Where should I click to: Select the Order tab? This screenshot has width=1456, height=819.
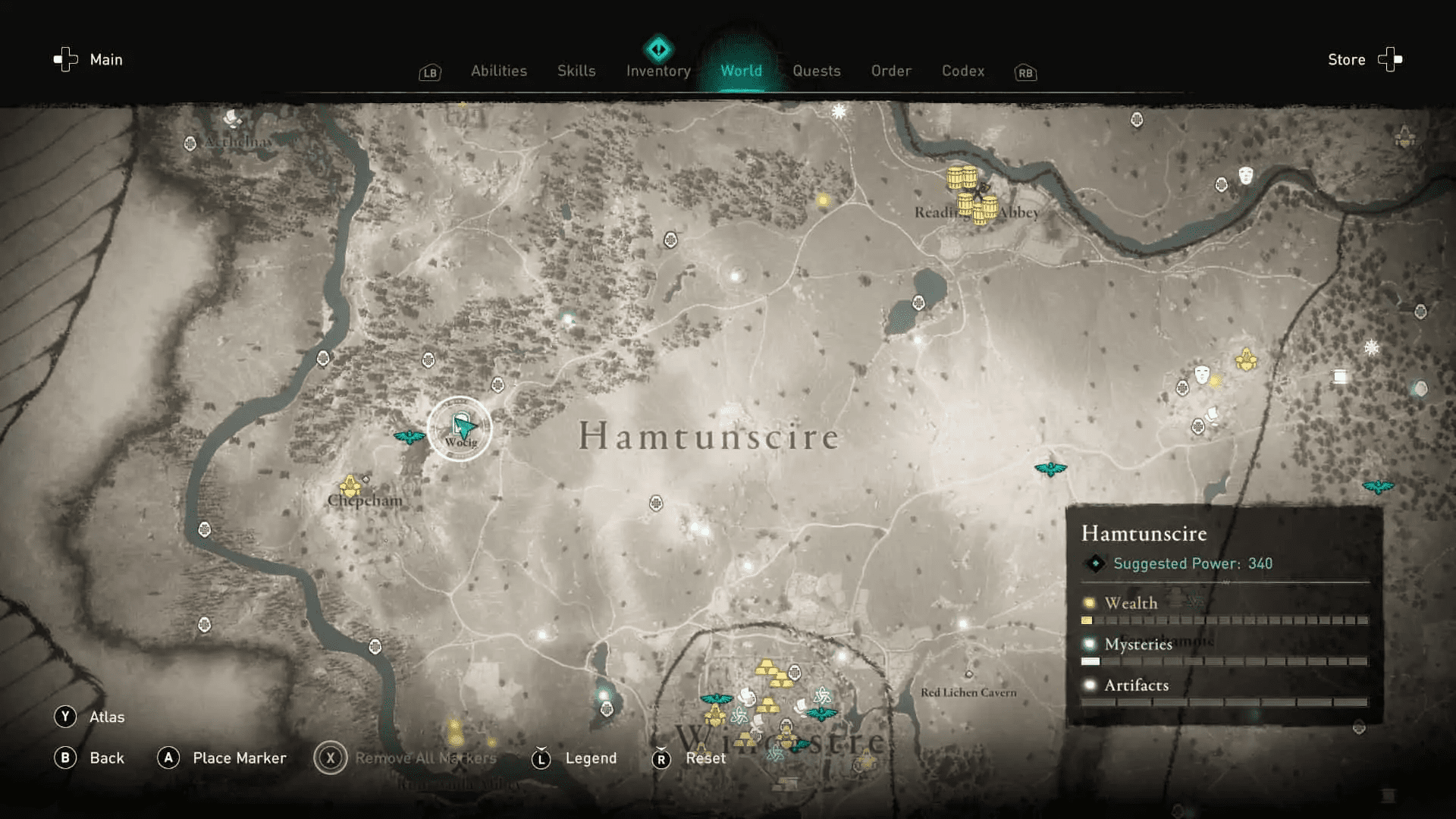coord(891,71)
